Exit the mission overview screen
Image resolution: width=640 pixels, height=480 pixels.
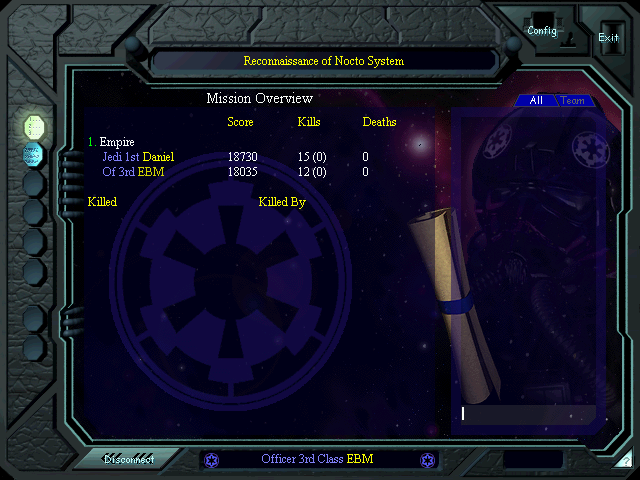coord(608,38)
